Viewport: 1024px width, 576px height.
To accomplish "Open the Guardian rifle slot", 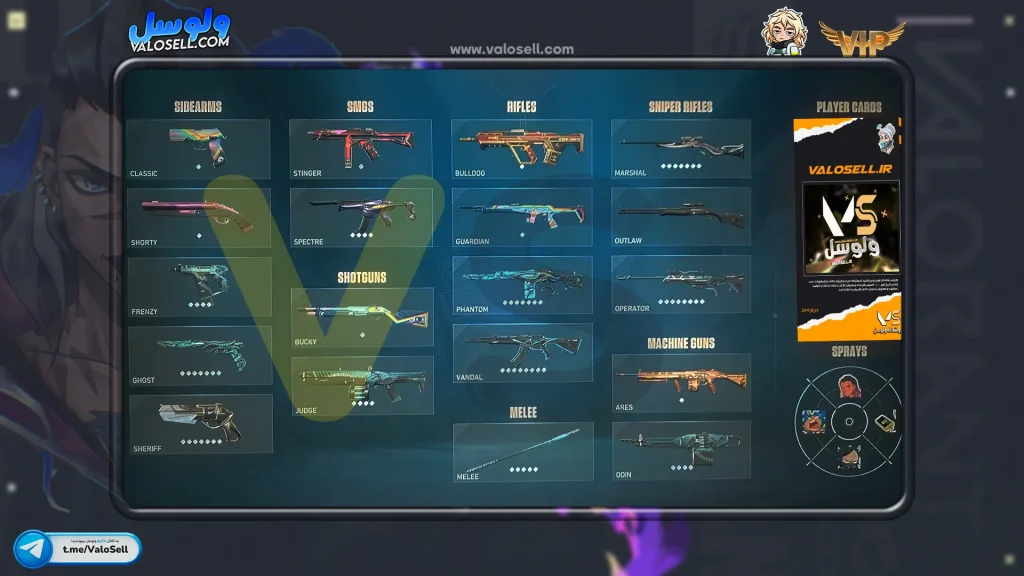I will point(521,217).
